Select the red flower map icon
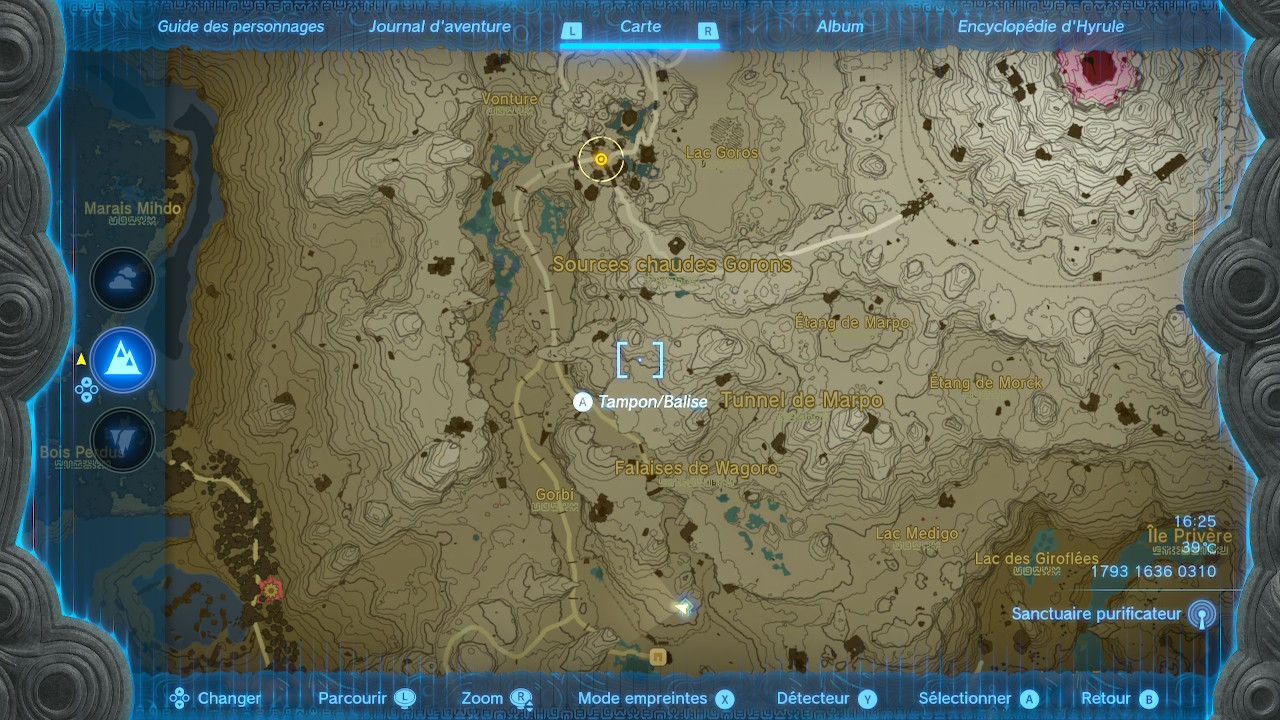1280x720 pixels. [269, 589]
